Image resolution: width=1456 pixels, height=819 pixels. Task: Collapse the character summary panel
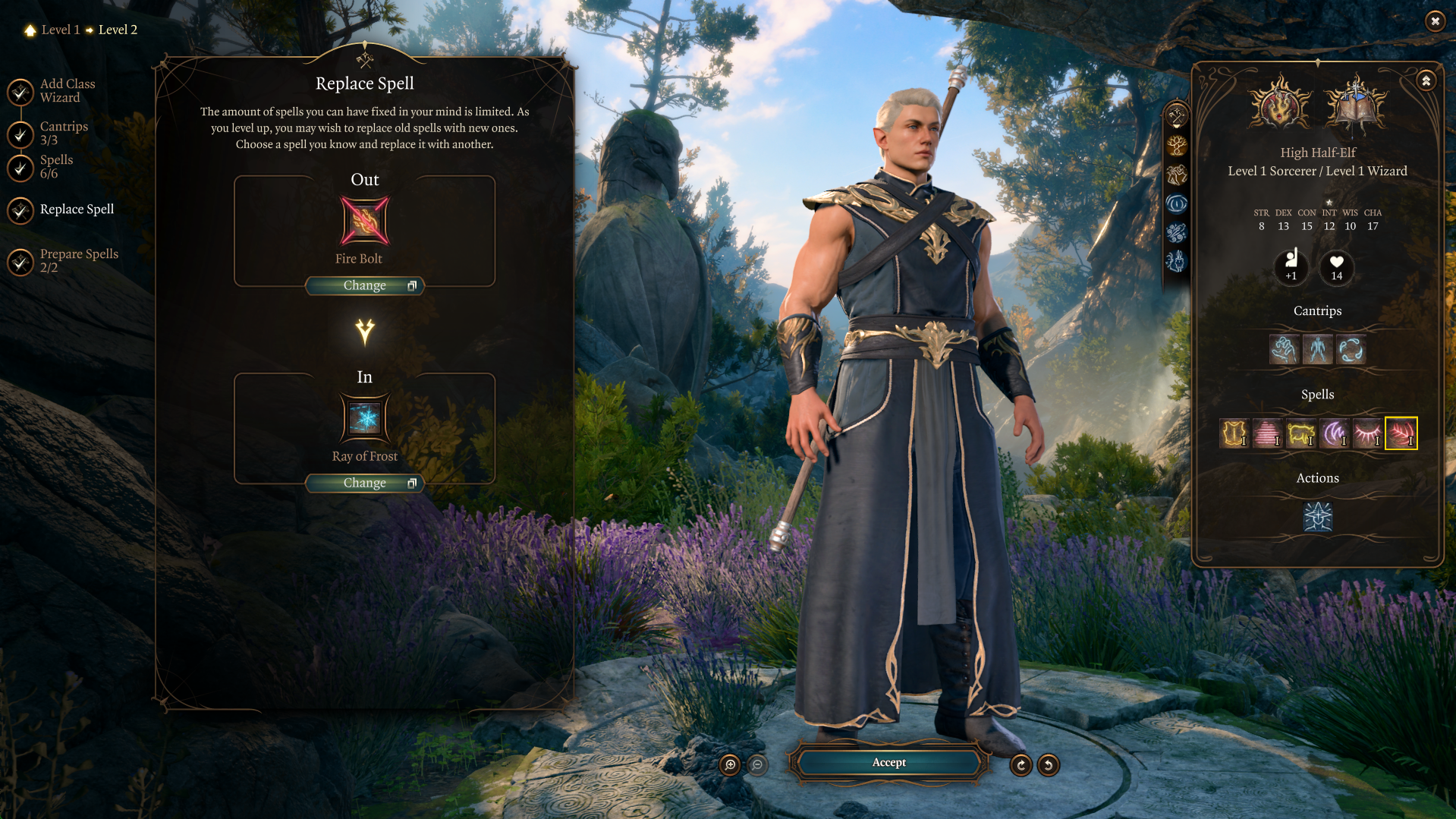click(x=1426, y=80)
